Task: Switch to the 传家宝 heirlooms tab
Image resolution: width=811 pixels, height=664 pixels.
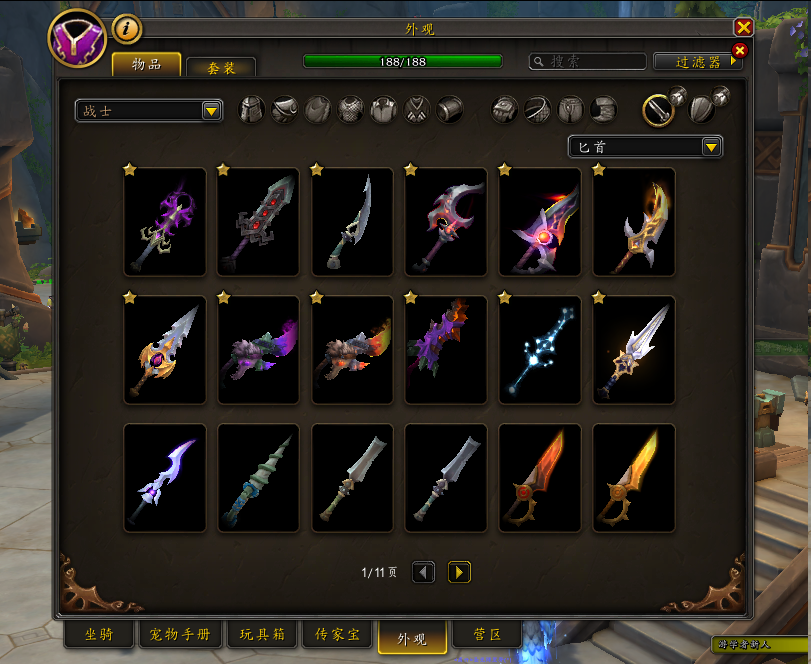Action: tap(336, 635)
